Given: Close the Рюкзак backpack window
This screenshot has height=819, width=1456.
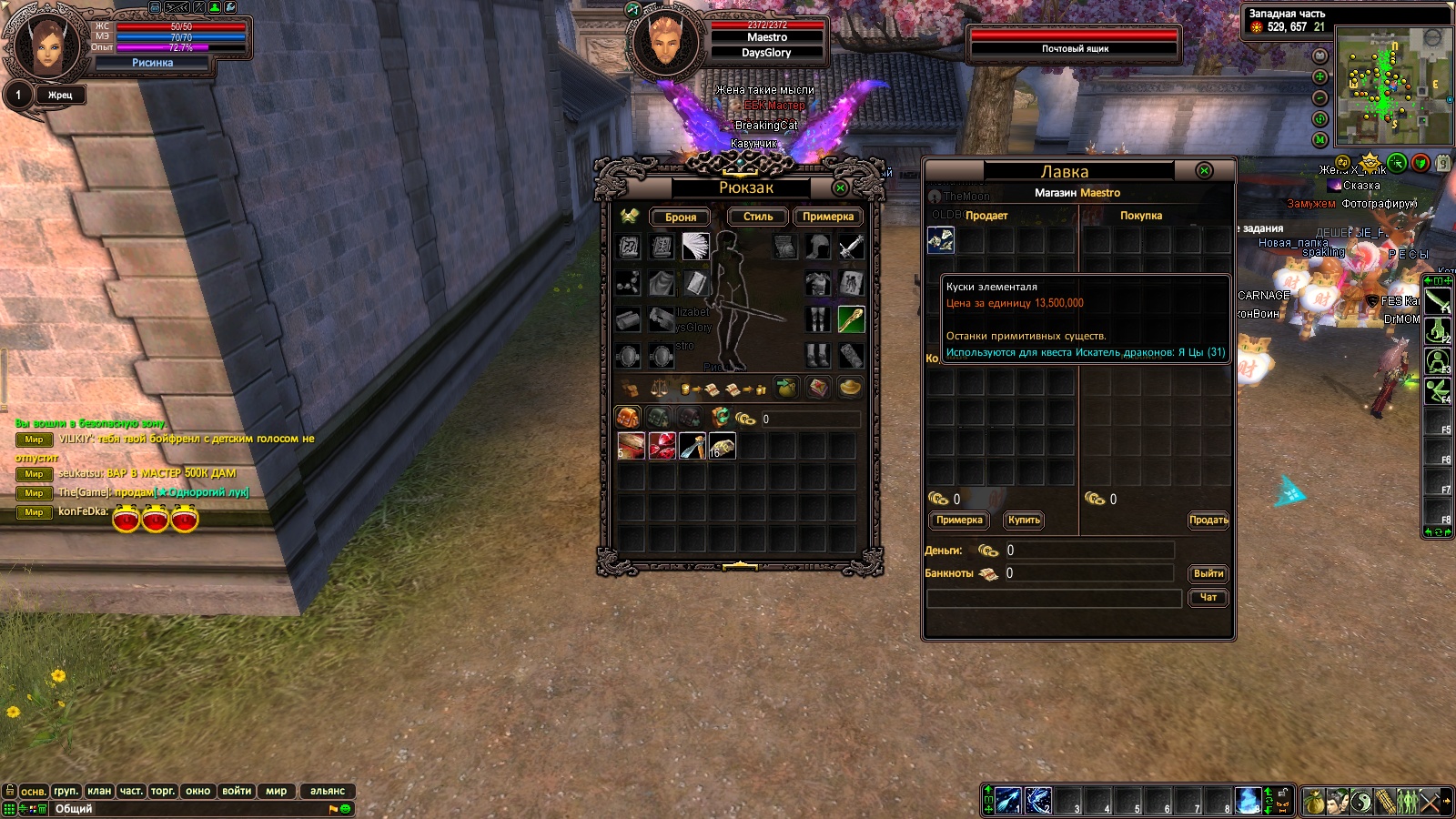Looking at the screenshot, I should coord(840,187).
